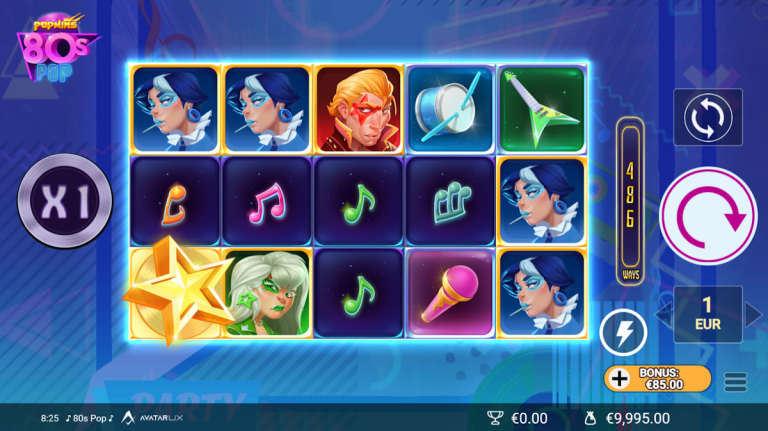The width and height of the screenshot is (768, 431).
Task: Buy the €85.00 bonus feature
Action: pos(658,378)
